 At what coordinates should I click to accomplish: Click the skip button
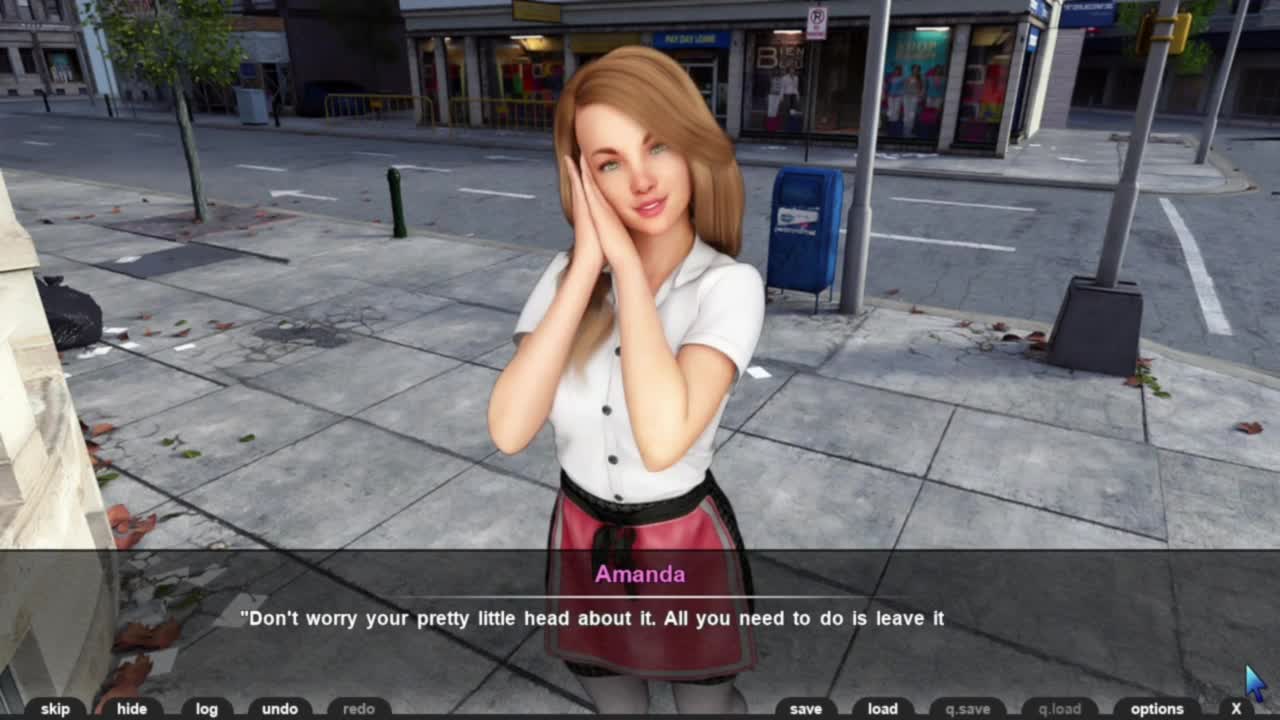(55, 709)
